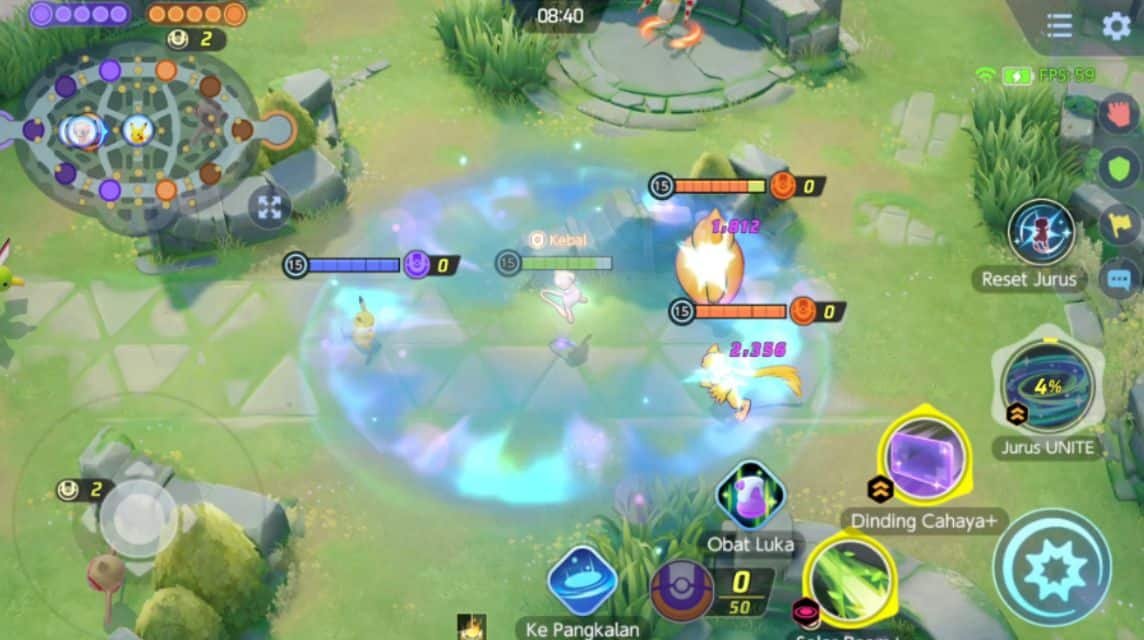1144x640 pixels.
Task: Open the settings gear menu
Action: (x=1115, y=26)
